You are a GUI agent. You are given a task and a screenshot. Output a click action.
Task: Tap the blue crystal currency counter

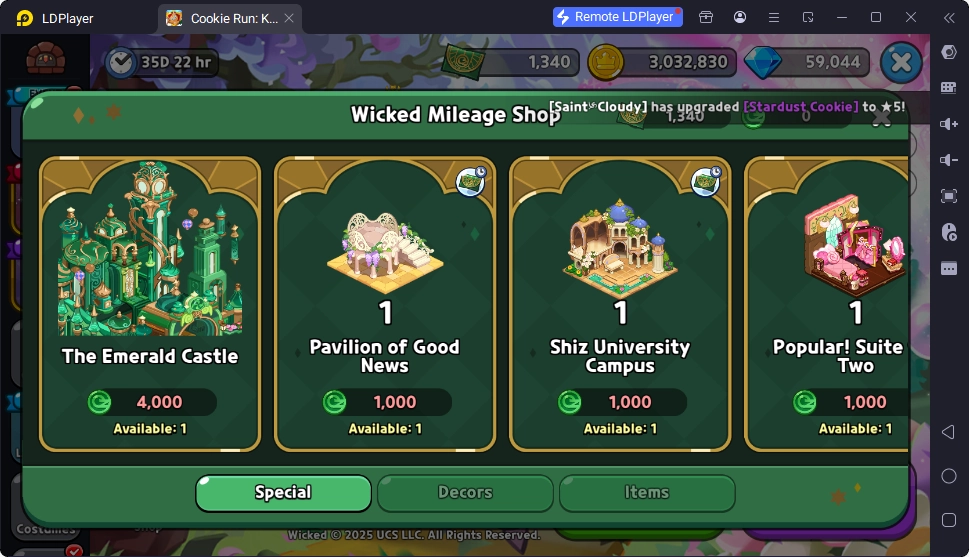(810, 62)
